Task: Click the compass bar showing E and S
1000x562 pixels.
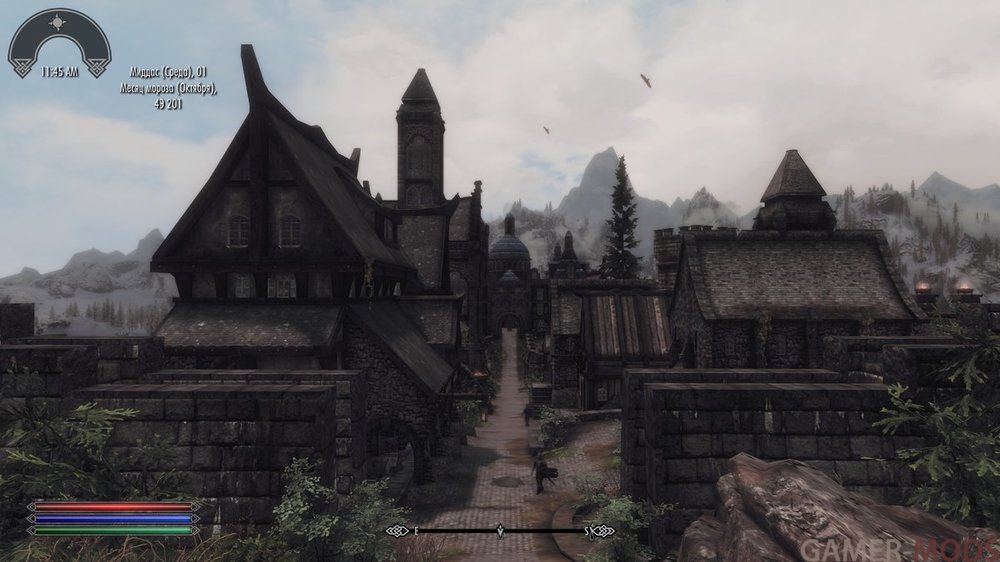Action: click(x=500, y=531)
